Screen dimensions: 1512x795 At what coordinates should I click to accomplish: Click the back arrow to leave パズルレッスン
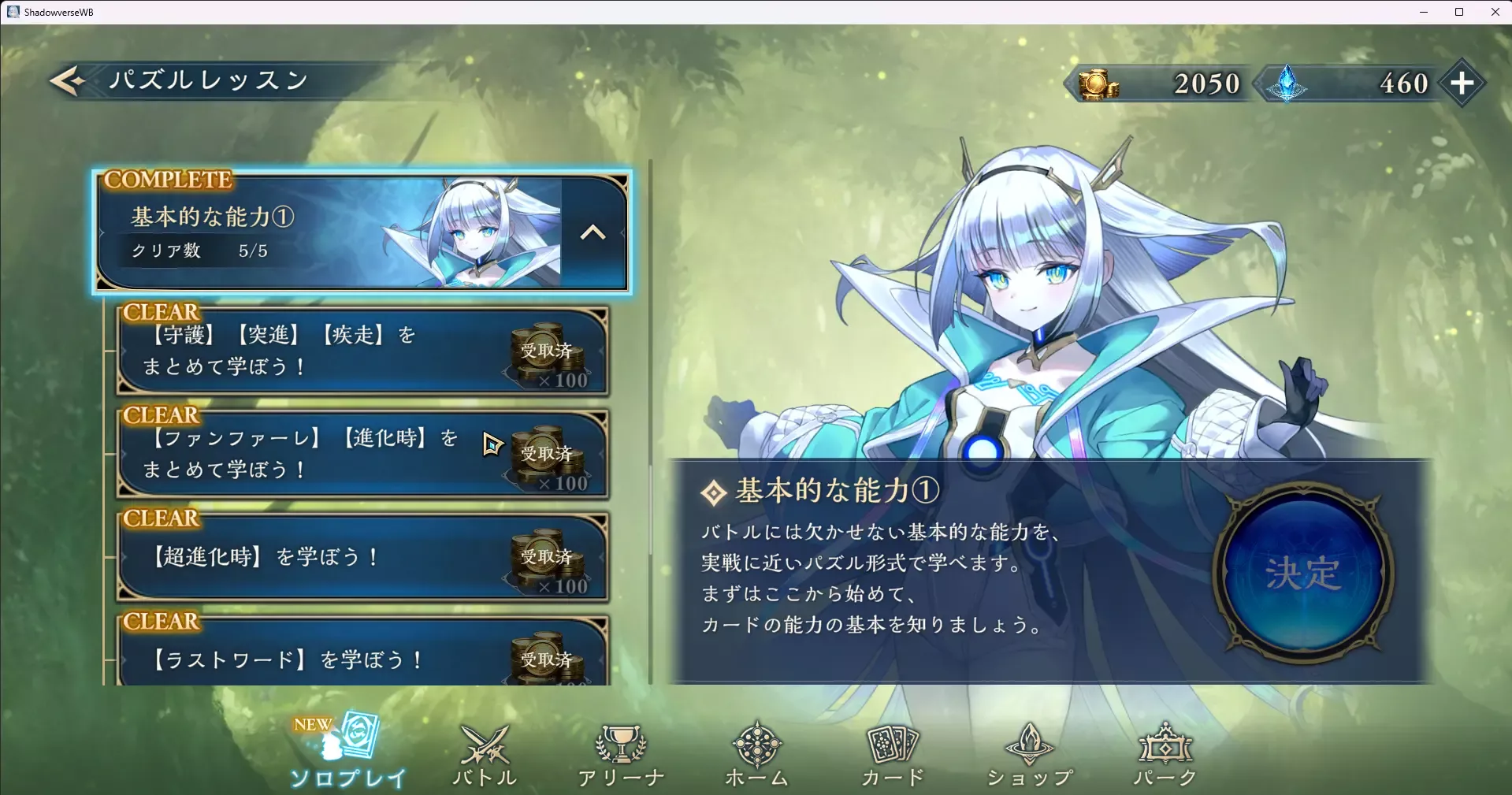click(67, 80)
